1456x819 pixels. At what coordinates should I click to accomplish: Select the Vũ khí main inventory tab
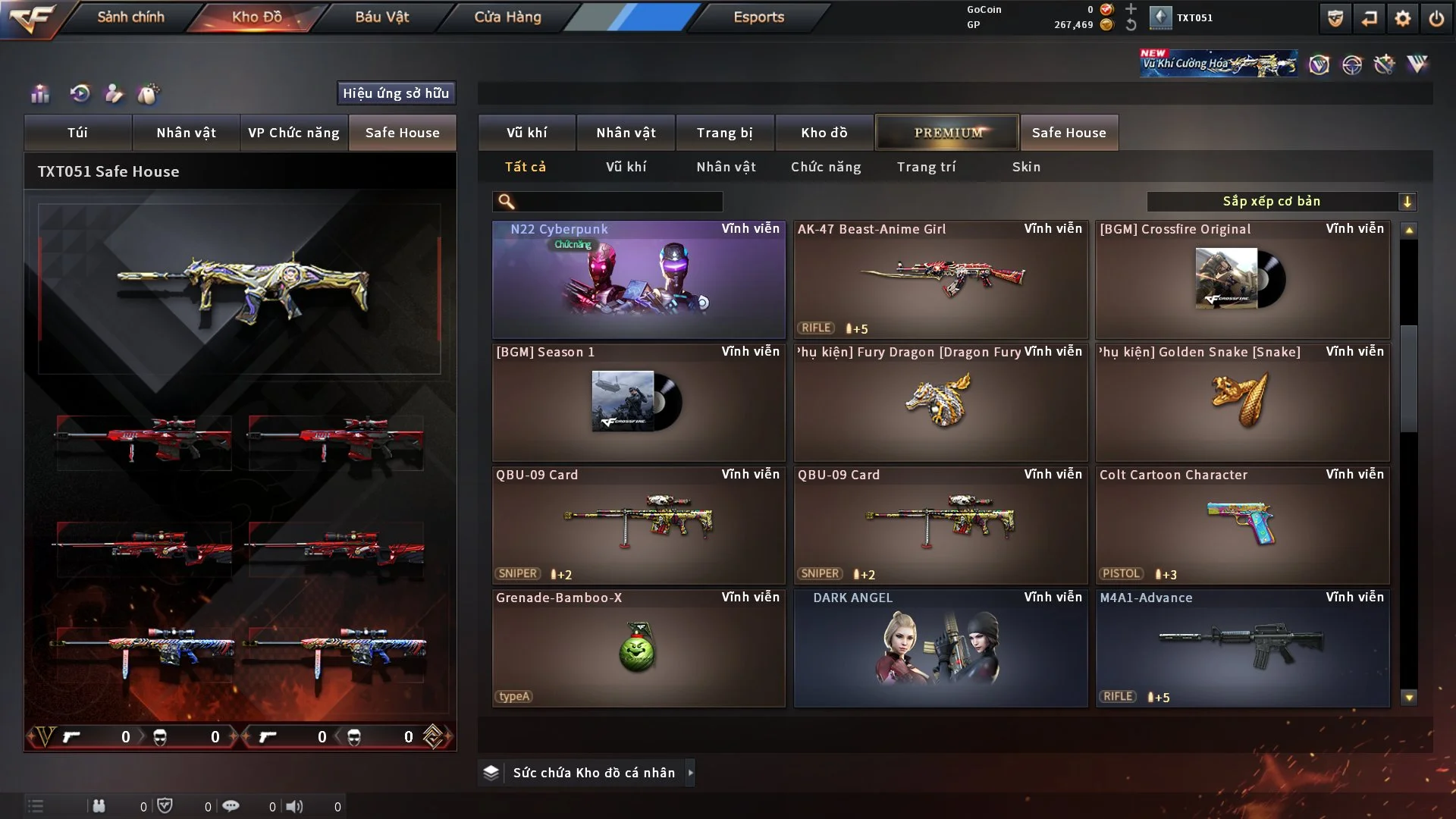click(526, 133)
